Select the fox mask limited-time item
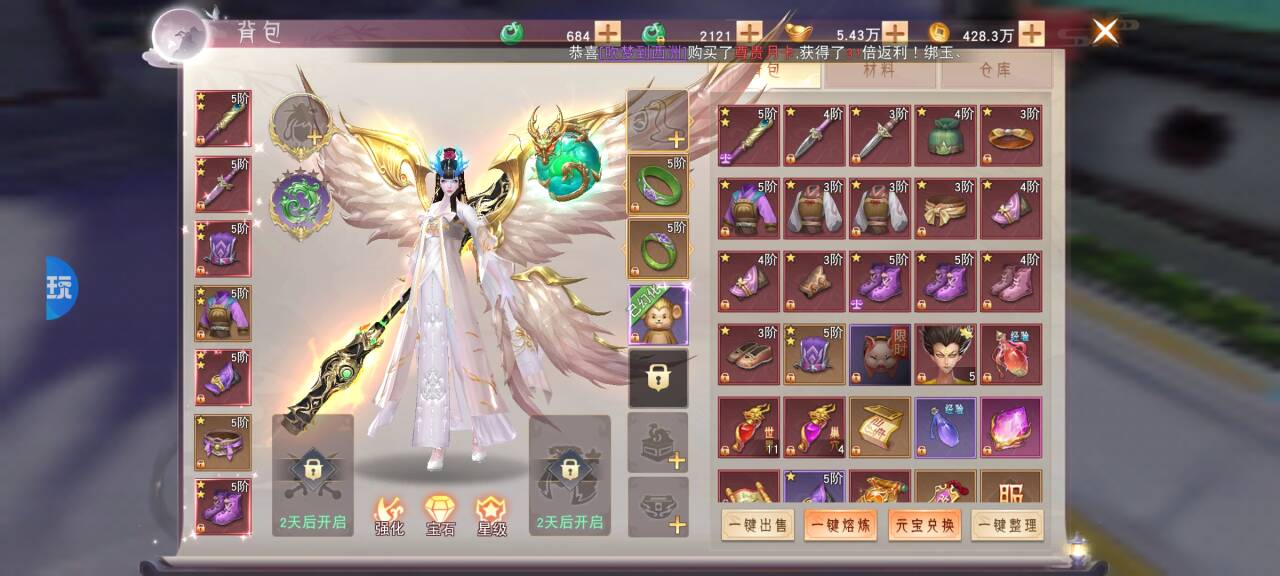 (880, 354)
